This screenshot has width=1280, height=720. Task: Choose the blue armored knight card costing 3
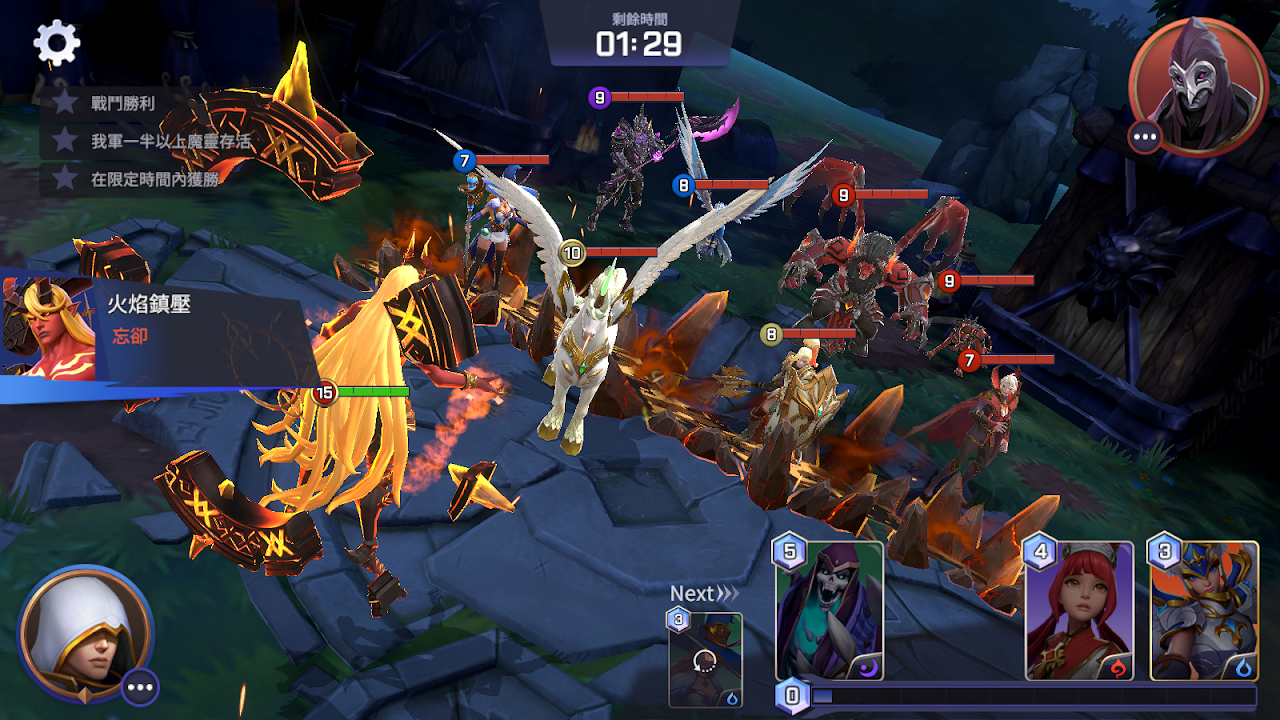(x=1204, y=610)
